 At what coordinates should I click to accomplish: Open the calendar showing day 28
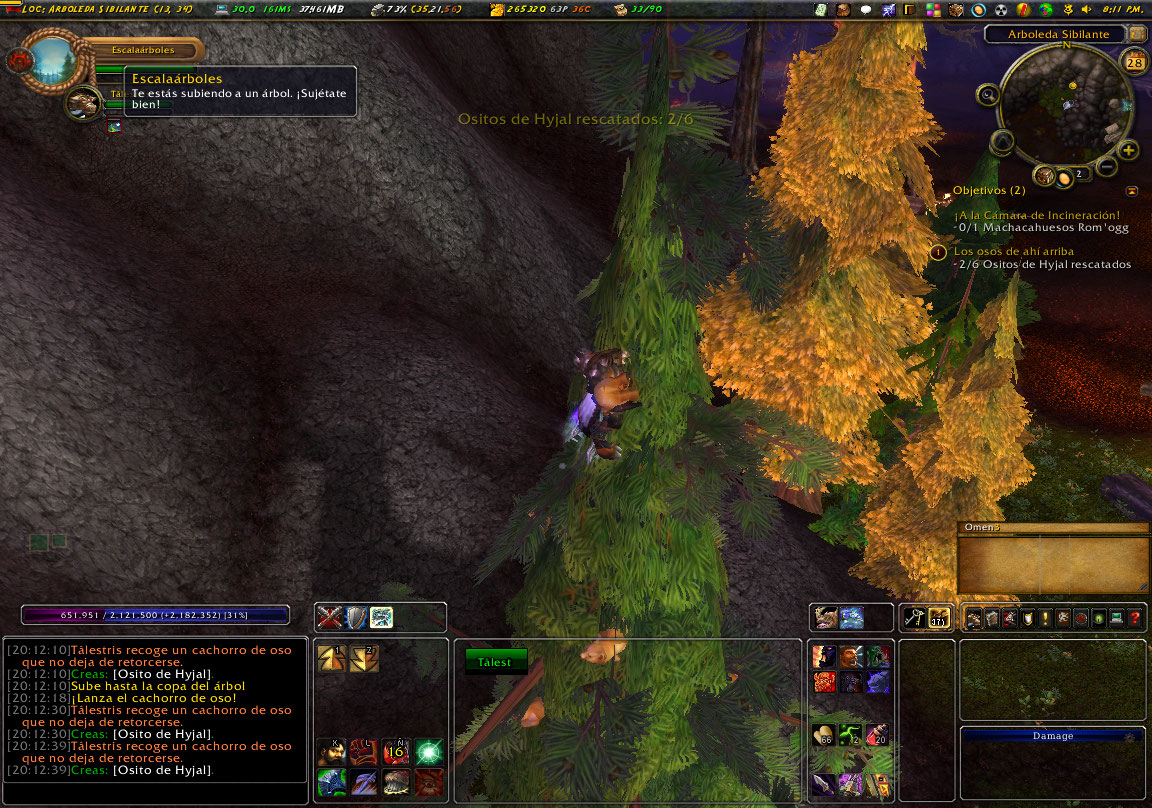tap(1135, 62)
